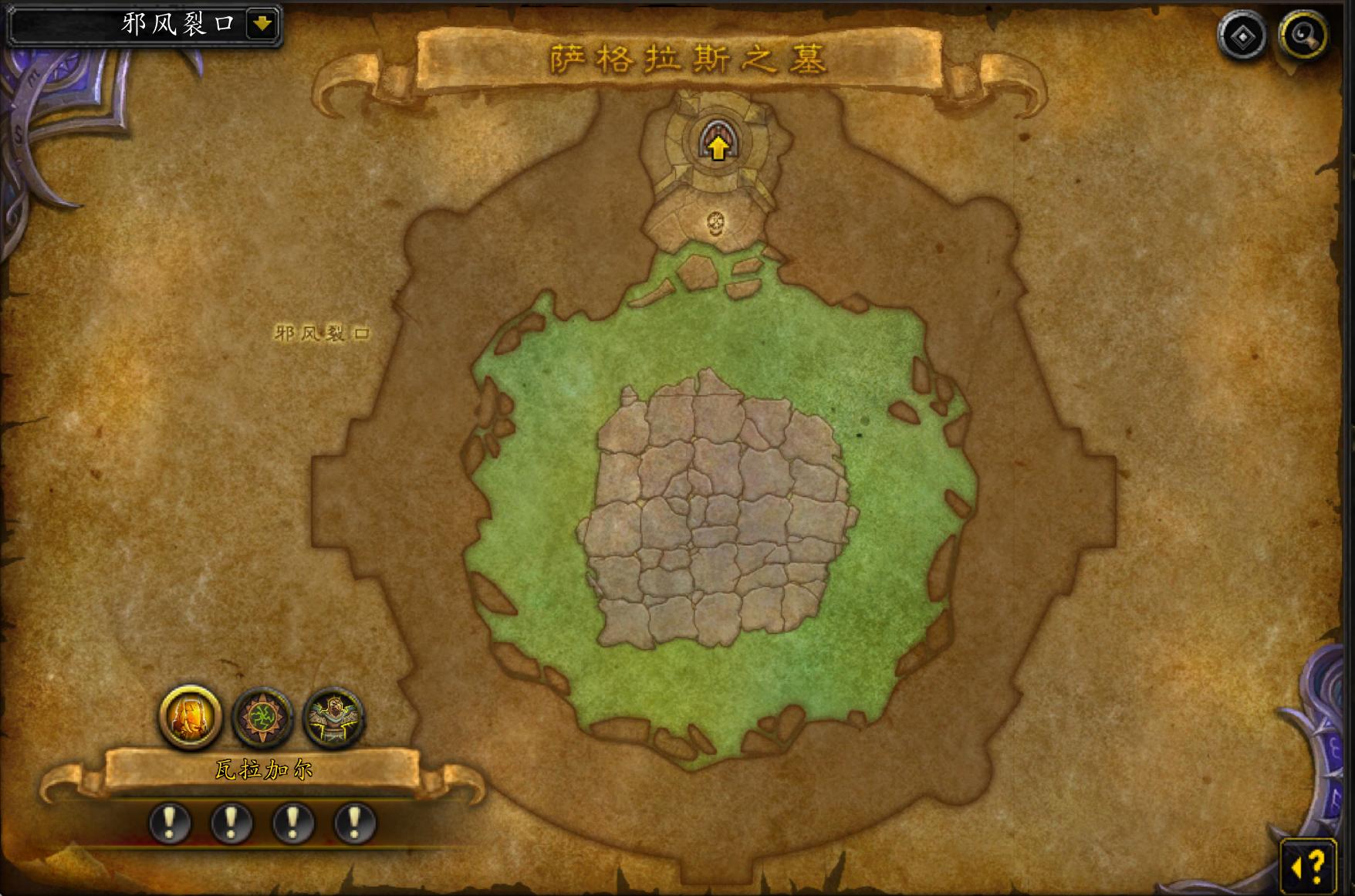The width and height of the screenshot is (1355, 896).
Task: Select the skull boss marker on map
Action: pyautogui.click(x=716, y=224)
